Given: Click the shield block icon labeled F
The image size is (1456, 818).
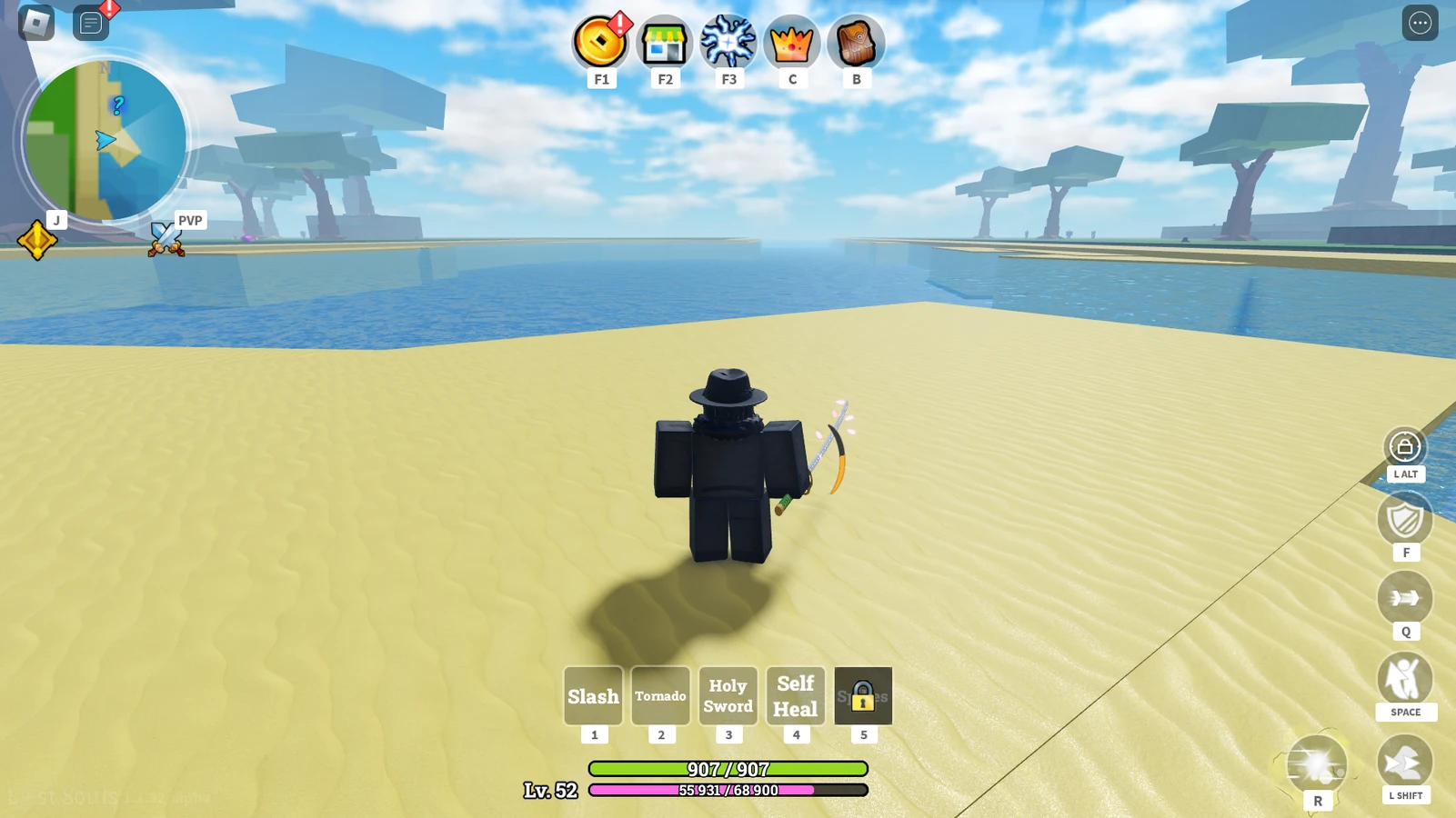Looking at the screenshot, I should 1405,521.
